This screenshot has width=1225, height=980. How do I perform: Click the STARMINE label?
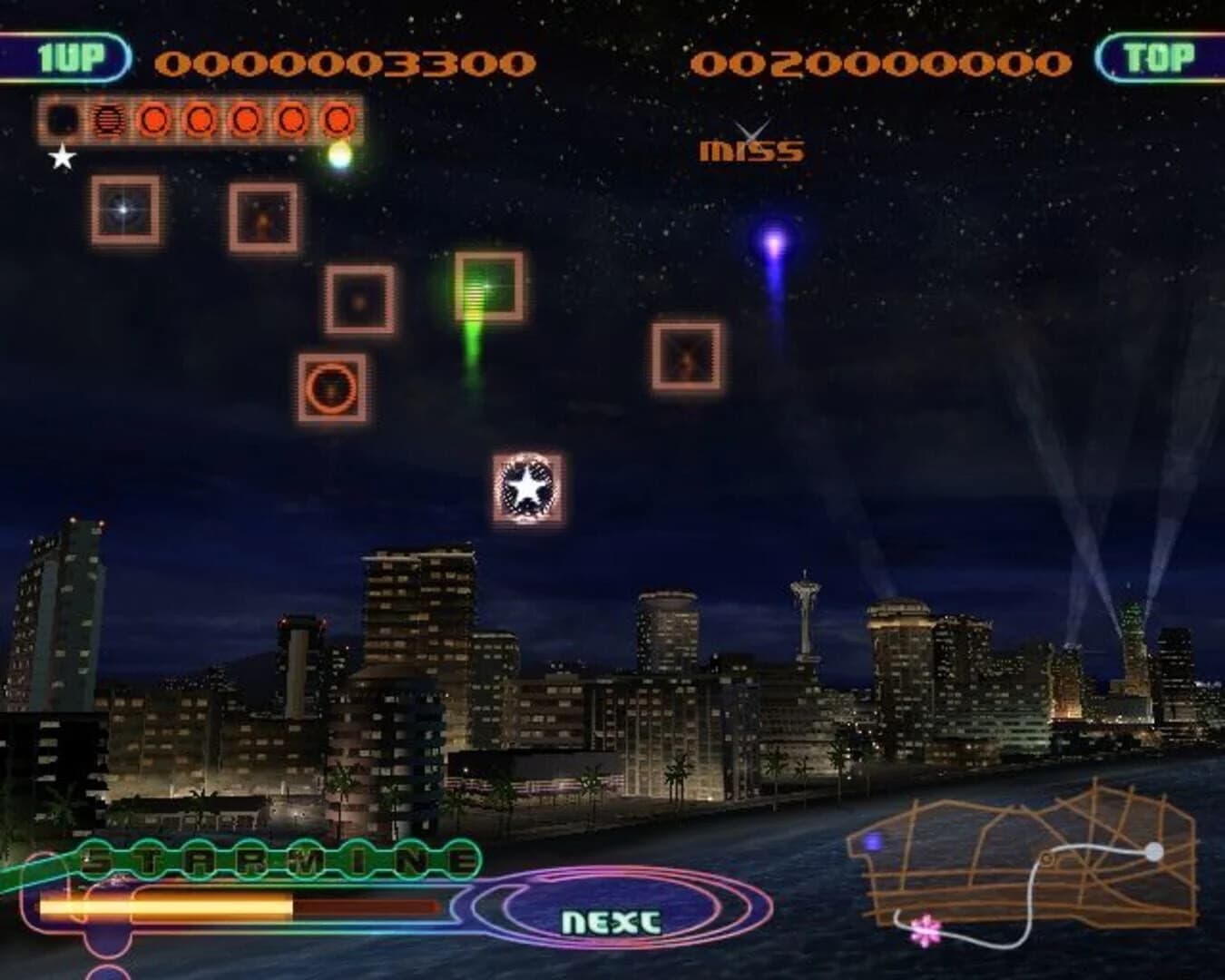[x=263, y=857]
